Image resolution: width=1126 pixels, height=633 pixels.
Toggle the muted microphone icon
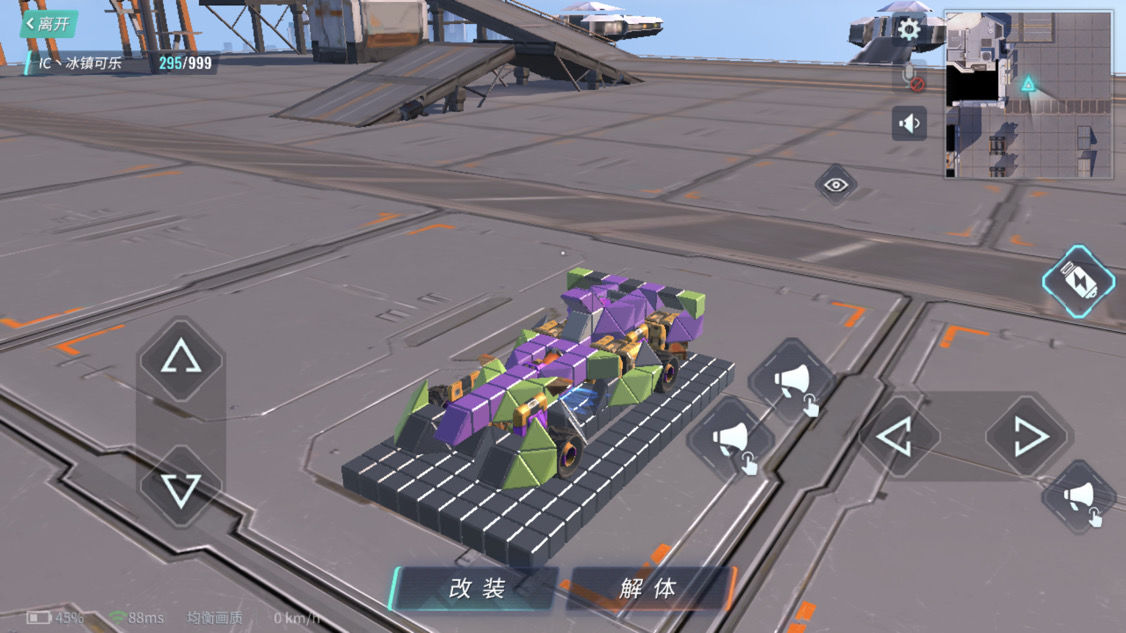[x=909, y=78]
